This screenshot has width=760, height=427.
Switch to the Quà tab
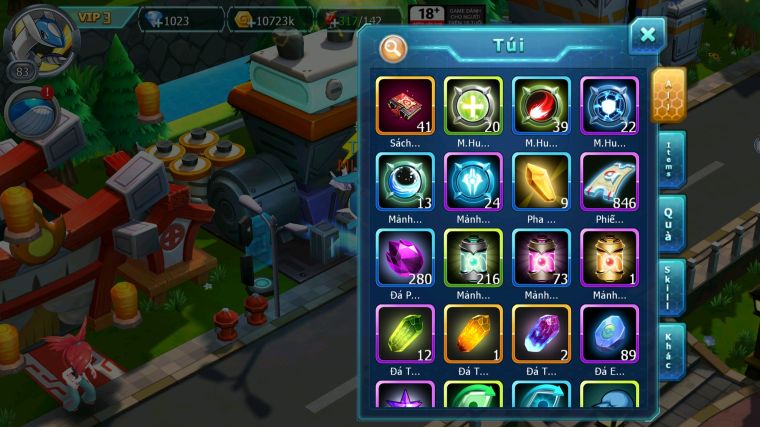click(x=669, y=222)
